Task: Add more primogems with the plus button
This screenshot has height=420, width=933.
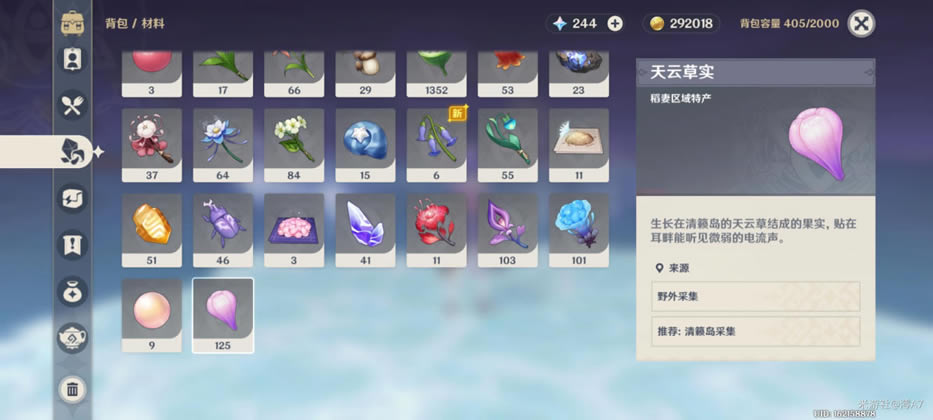Action: (x=615, y=23)
